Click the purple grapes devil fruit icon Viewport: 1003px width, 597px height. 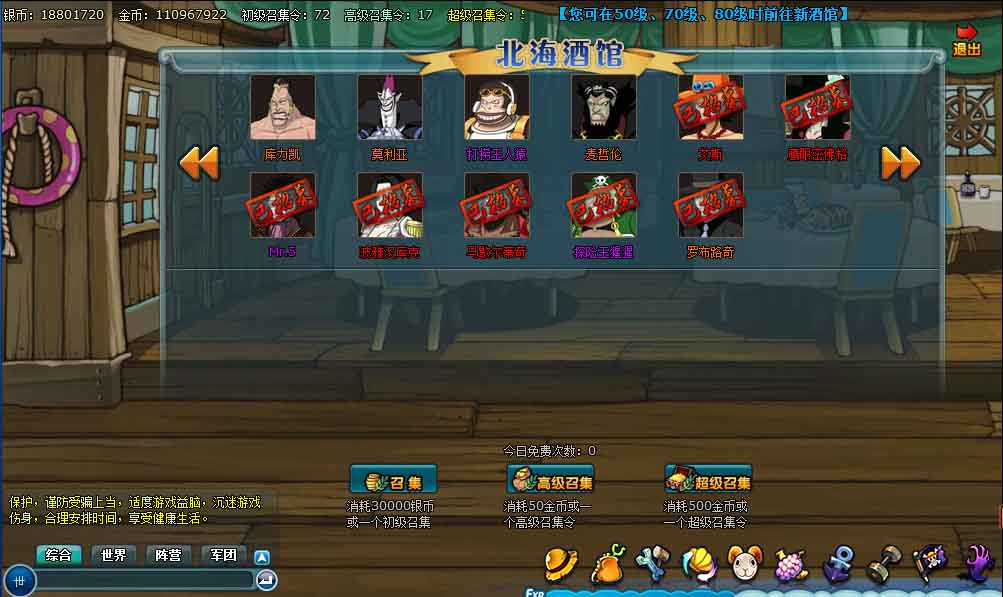[791, 566]
